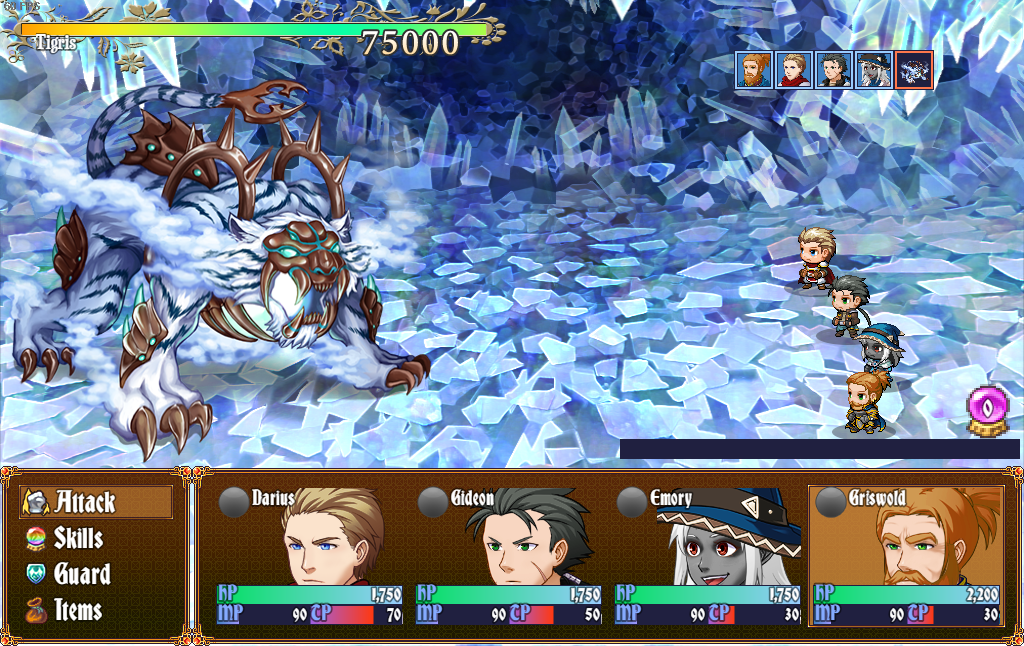
Task: Select the Guard command
Action: pyautogui.click(x=82, y=574)
